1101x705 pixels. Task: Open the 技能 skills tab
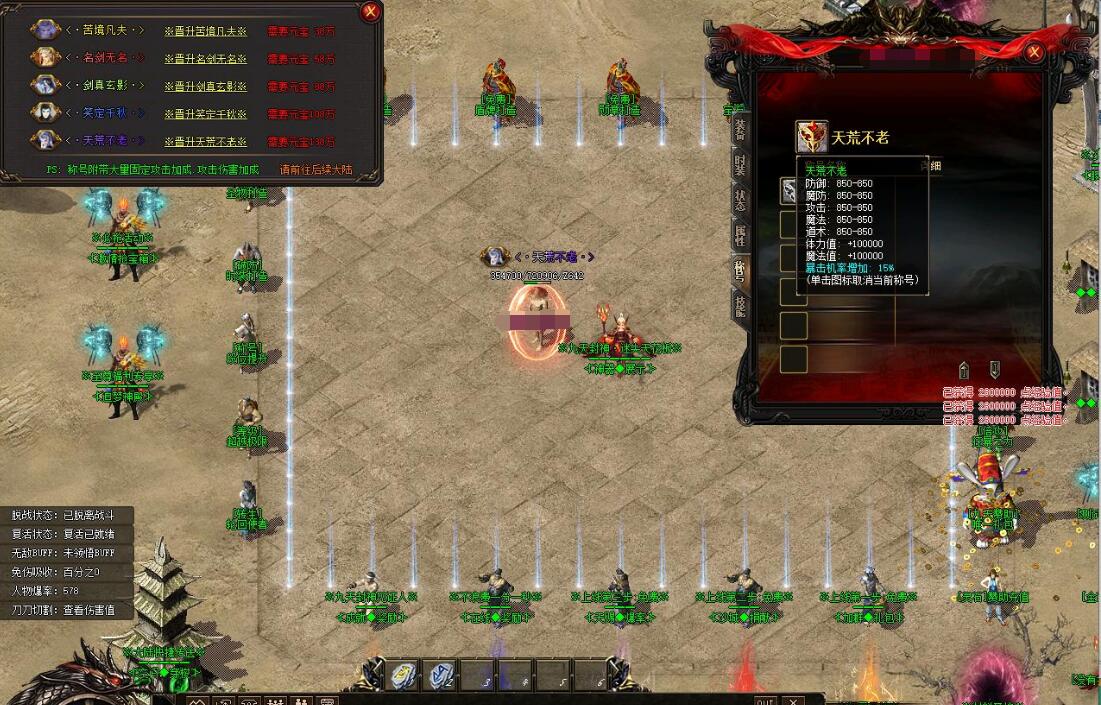(740, 307)
